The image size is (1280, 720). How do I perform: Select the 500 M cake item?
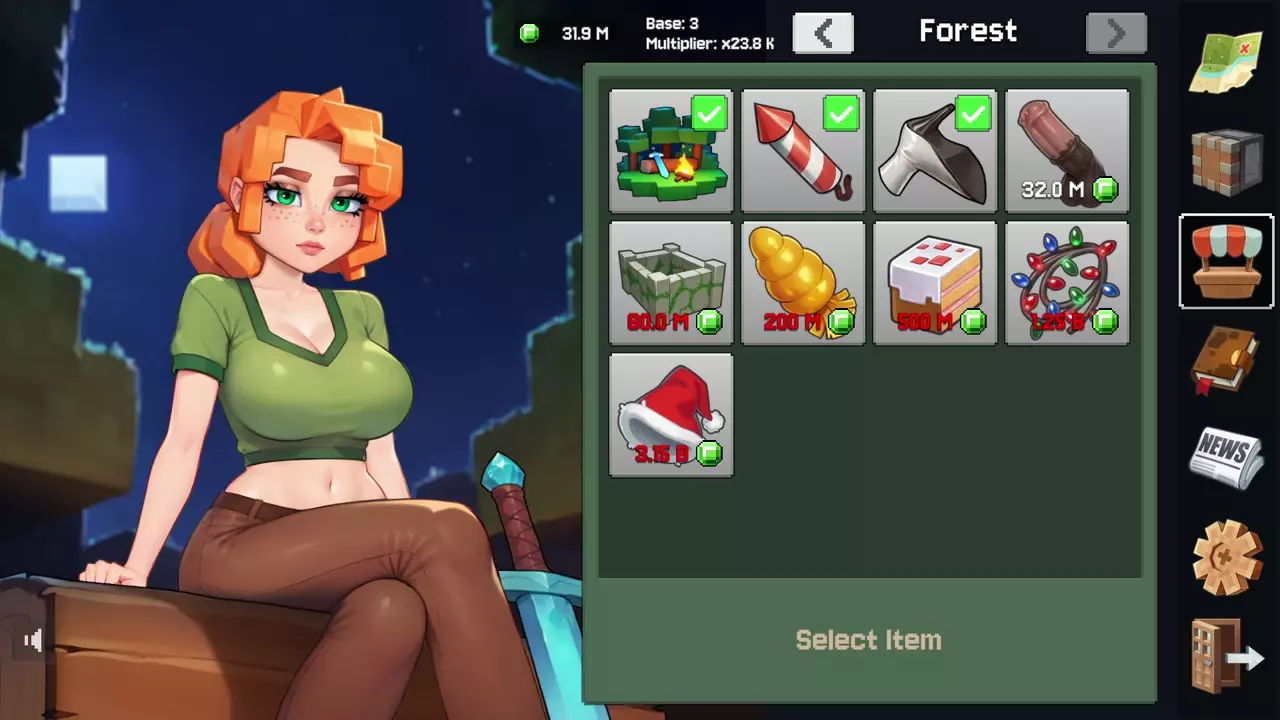[x=935, y=283]
